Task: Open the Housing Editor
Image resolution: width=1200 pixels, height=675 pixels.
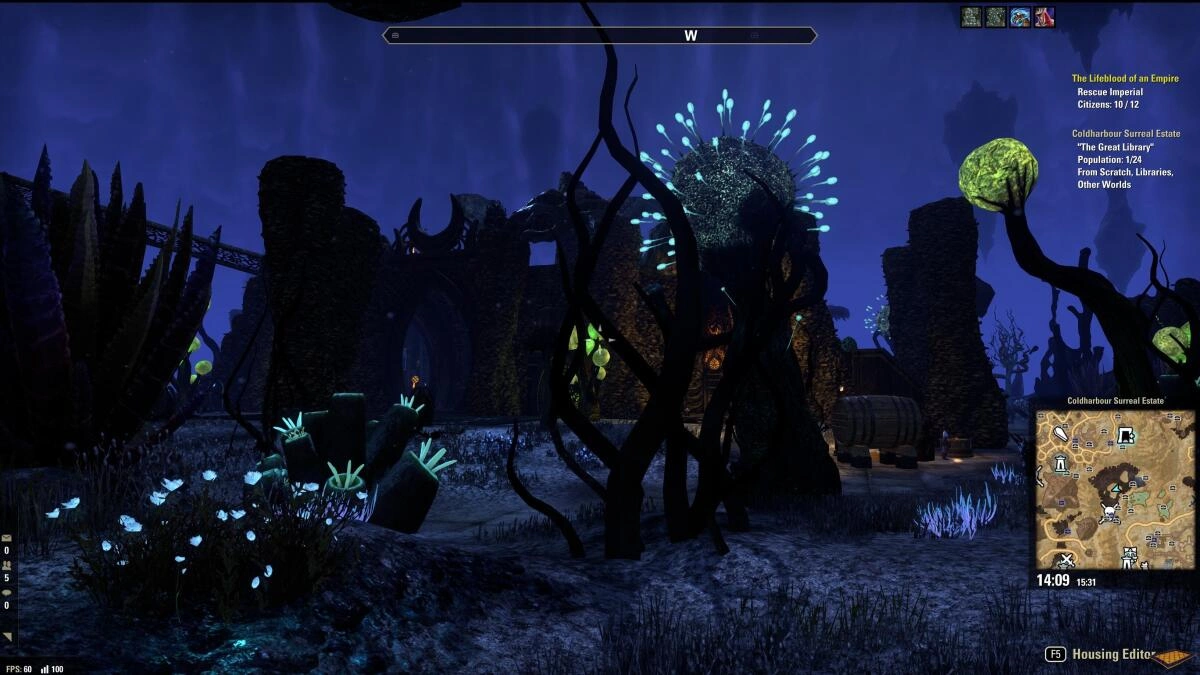Action: (x=1112, y=654)
